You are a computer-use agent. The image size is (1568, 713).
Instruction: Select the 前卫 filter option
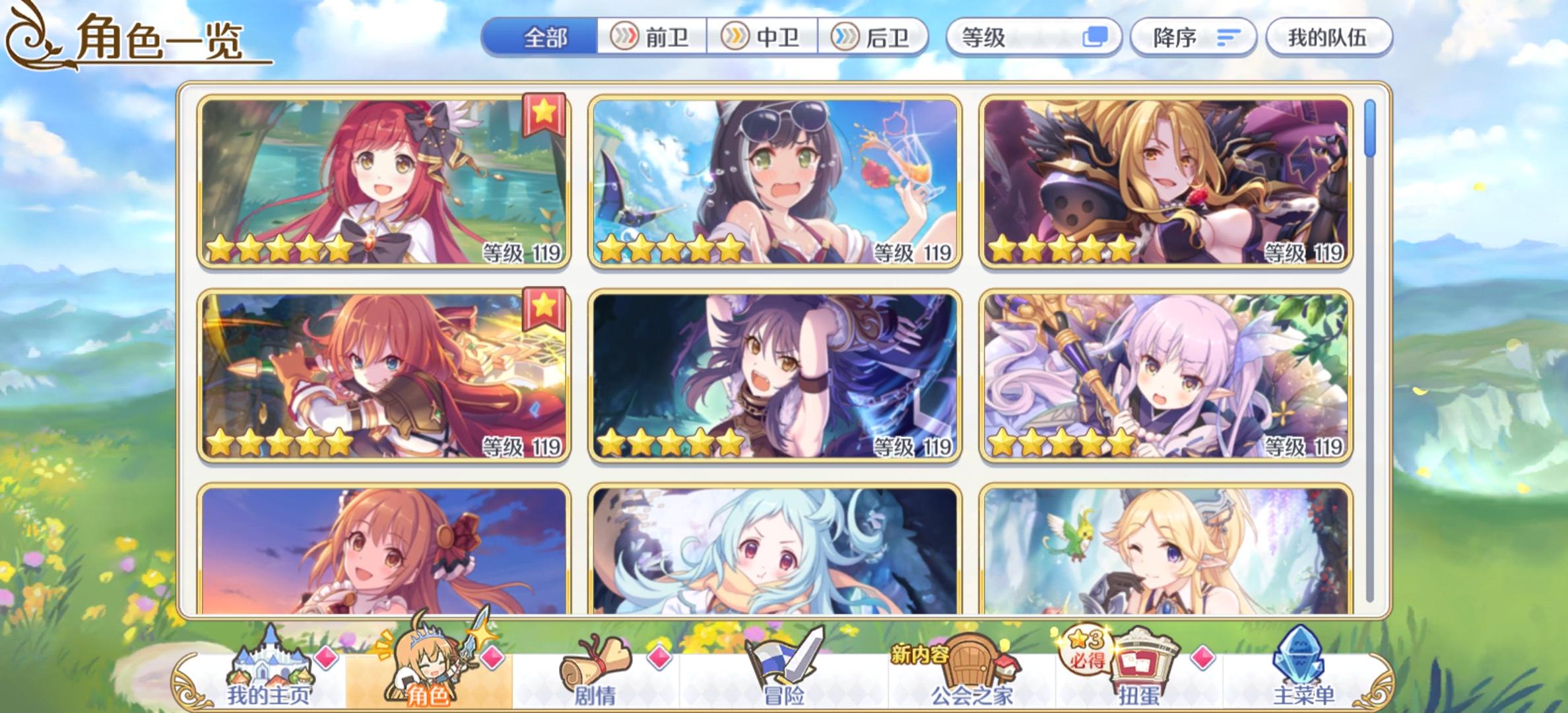pos(652,38)
